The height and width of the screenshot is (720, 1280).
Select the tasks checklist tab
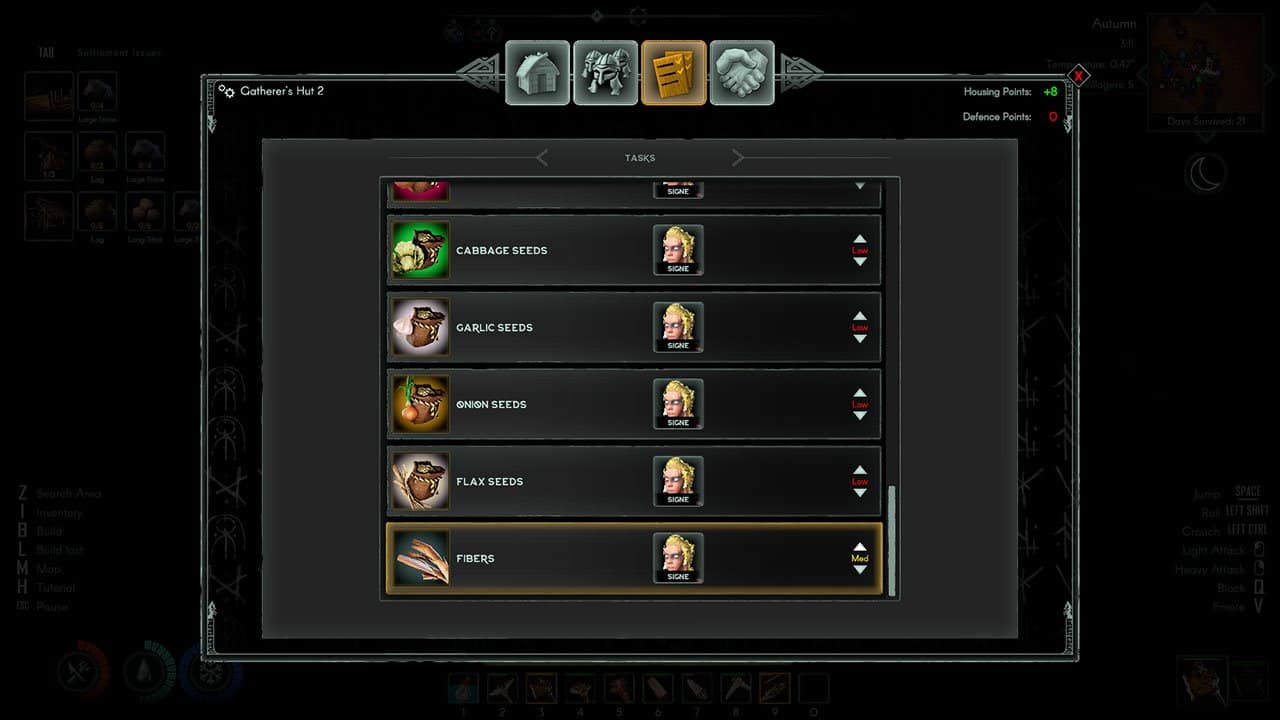[674, 73]
